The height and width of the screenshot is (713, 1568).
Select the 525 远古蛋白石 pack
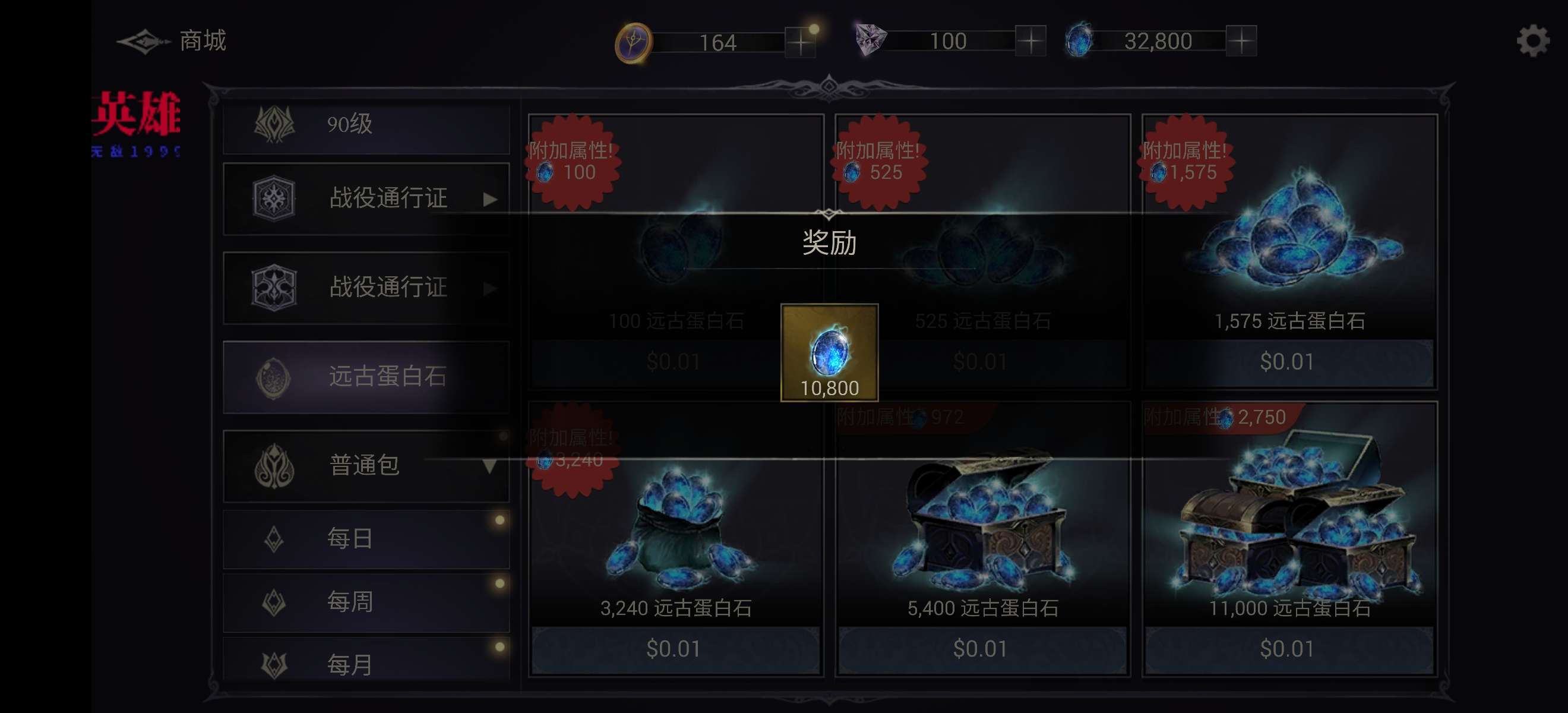click(982, 361)
